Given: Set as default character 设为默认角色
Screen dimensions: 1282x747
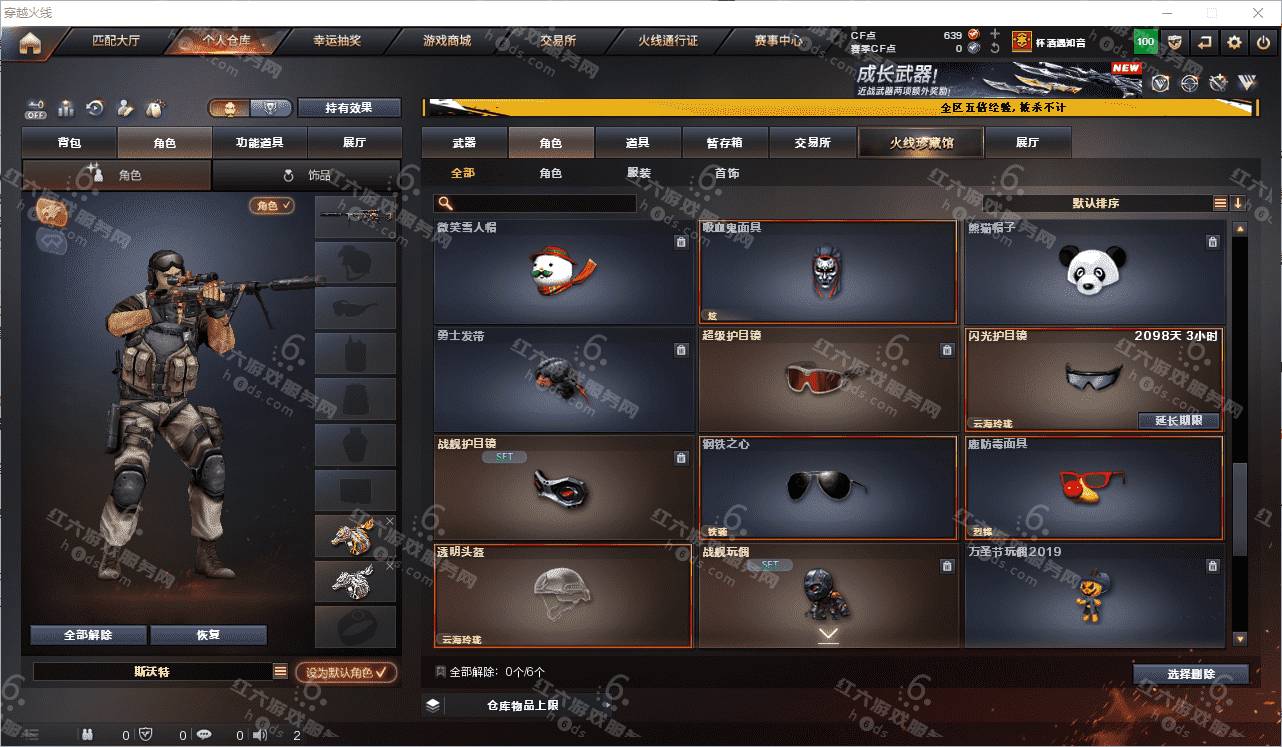Looking at the screenshot, I should [x=346, y=673].
